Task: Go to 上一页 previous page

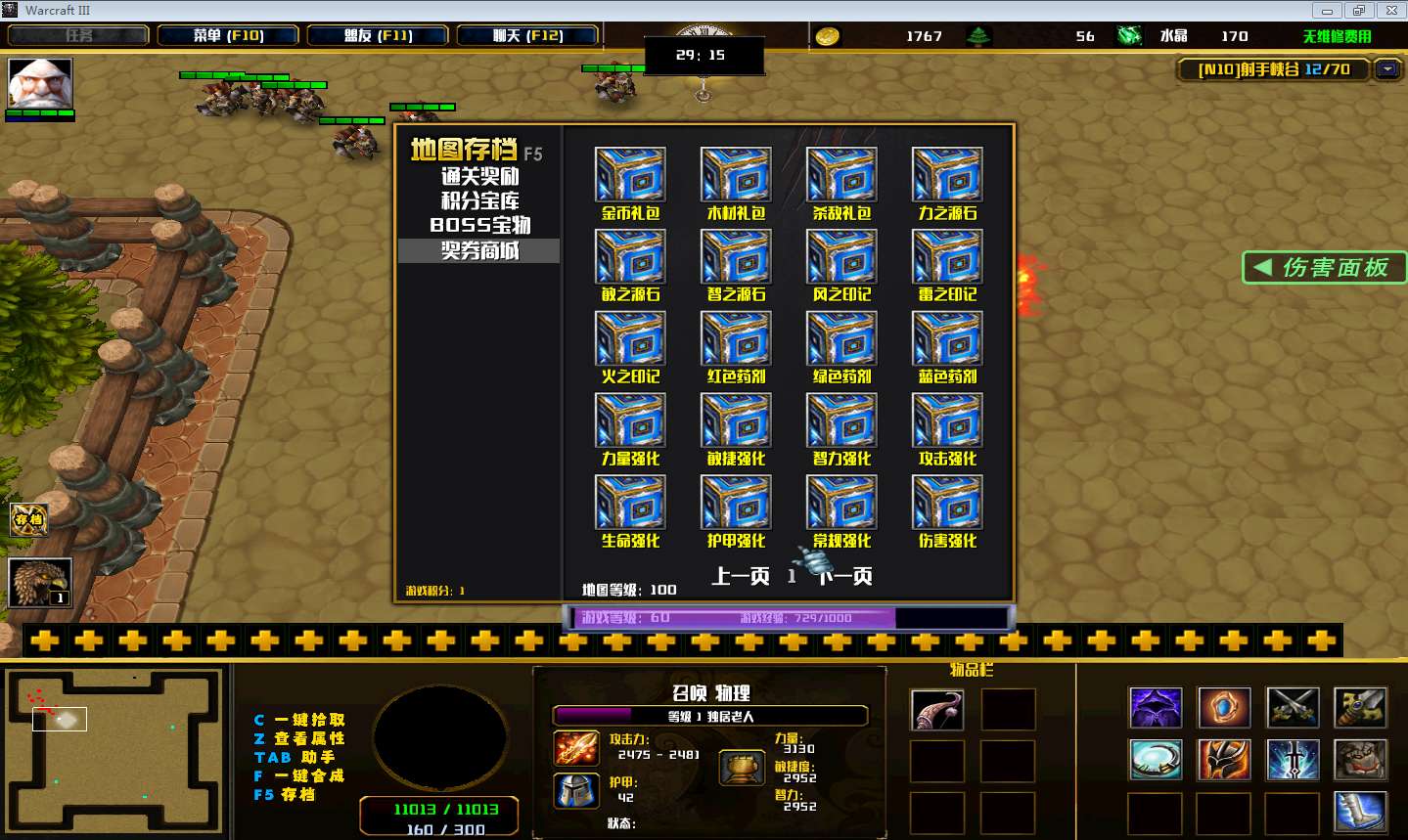Action: [740, 576]
